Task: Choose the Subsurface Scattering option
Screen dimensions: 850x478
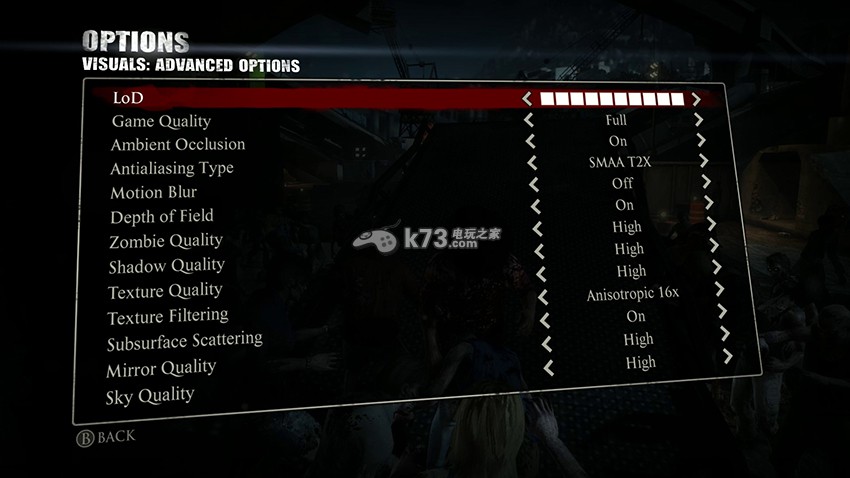Action: click(184, 342)
